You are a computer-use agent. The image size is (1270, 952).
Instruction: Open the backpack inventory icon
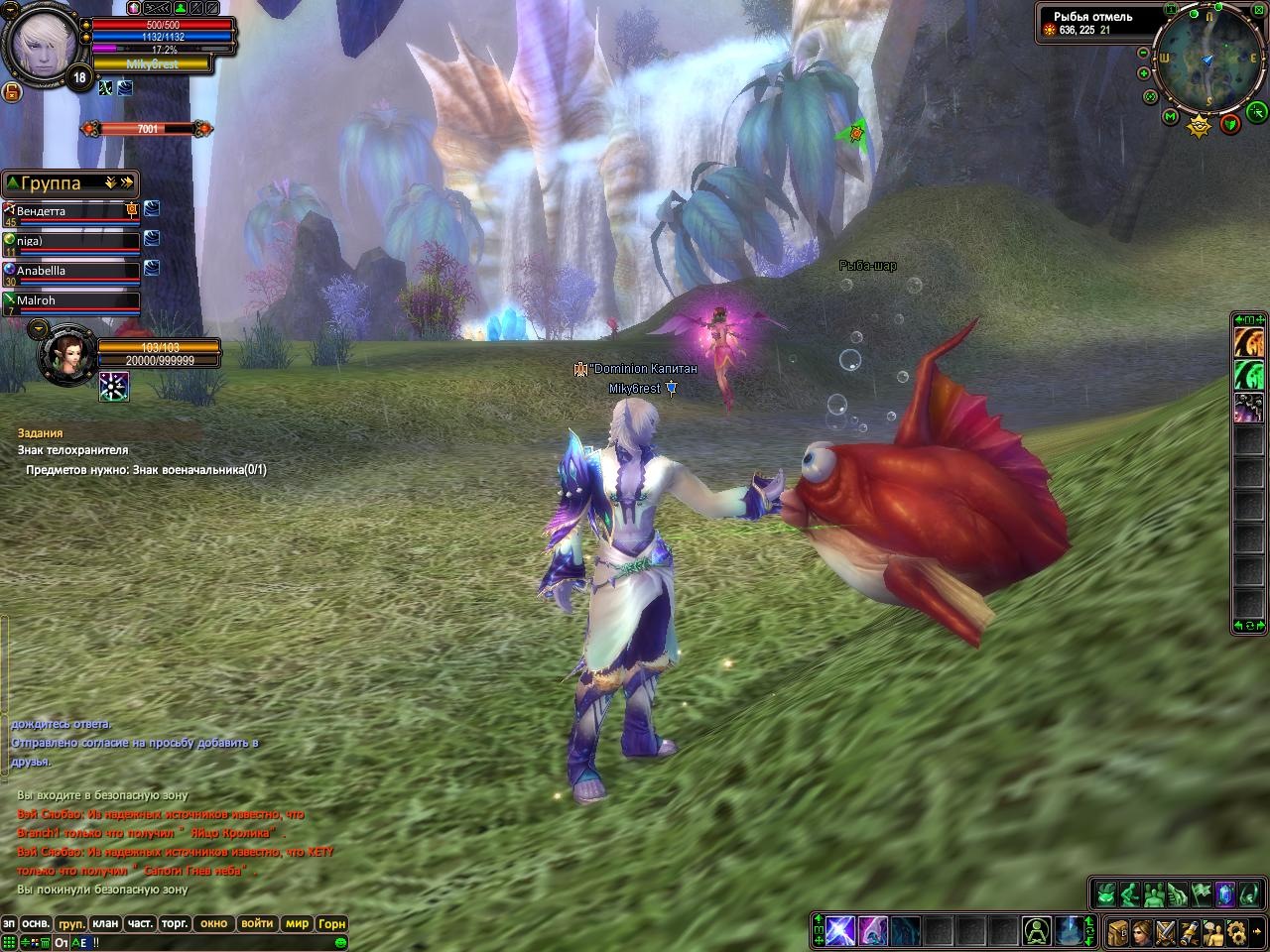point(1117,931)
